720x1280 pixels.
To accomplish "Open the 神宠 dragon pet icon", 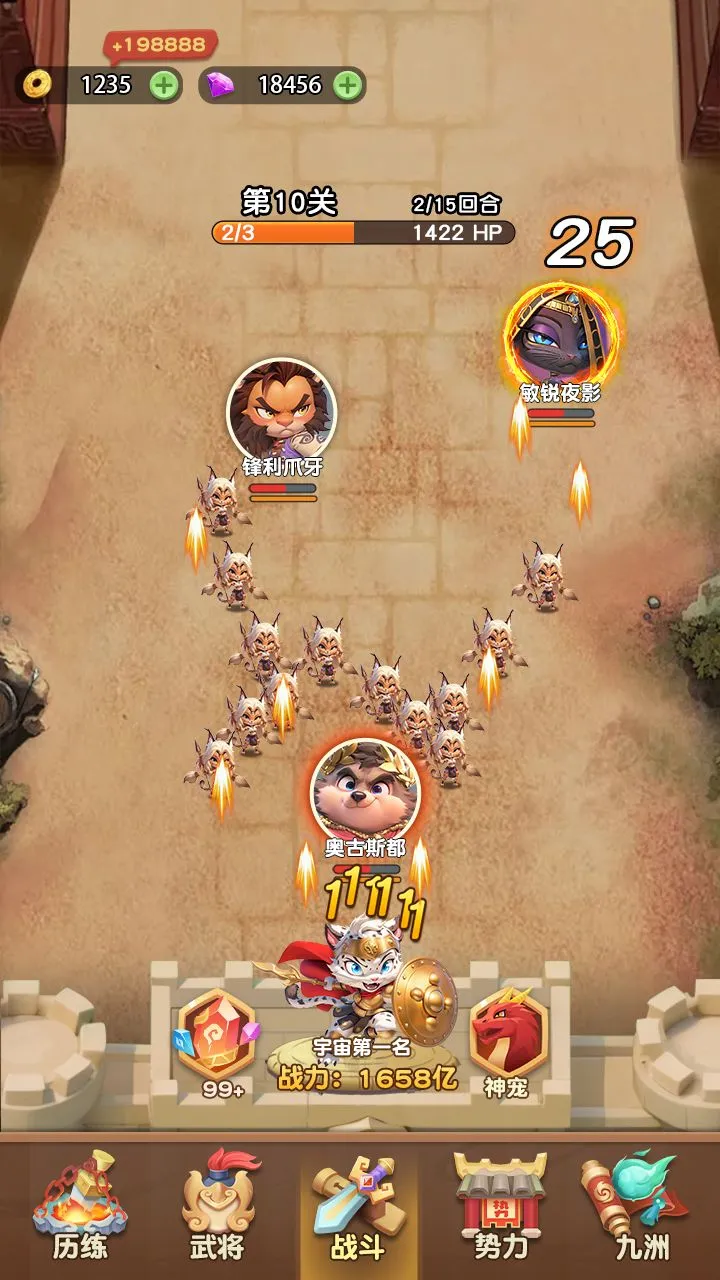I will [508, 1040].
